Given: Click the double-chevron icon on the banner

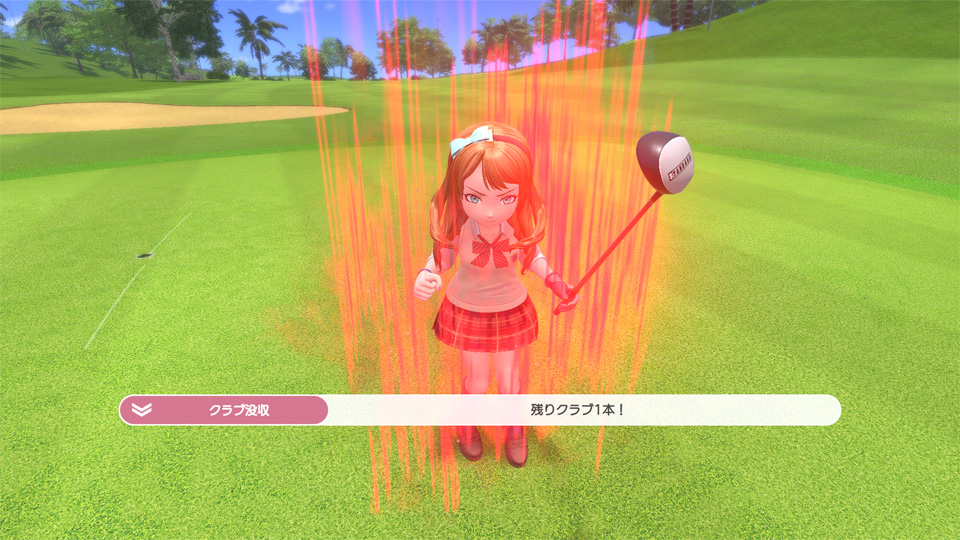Looking at the screenshot, I should coord(141,410).
